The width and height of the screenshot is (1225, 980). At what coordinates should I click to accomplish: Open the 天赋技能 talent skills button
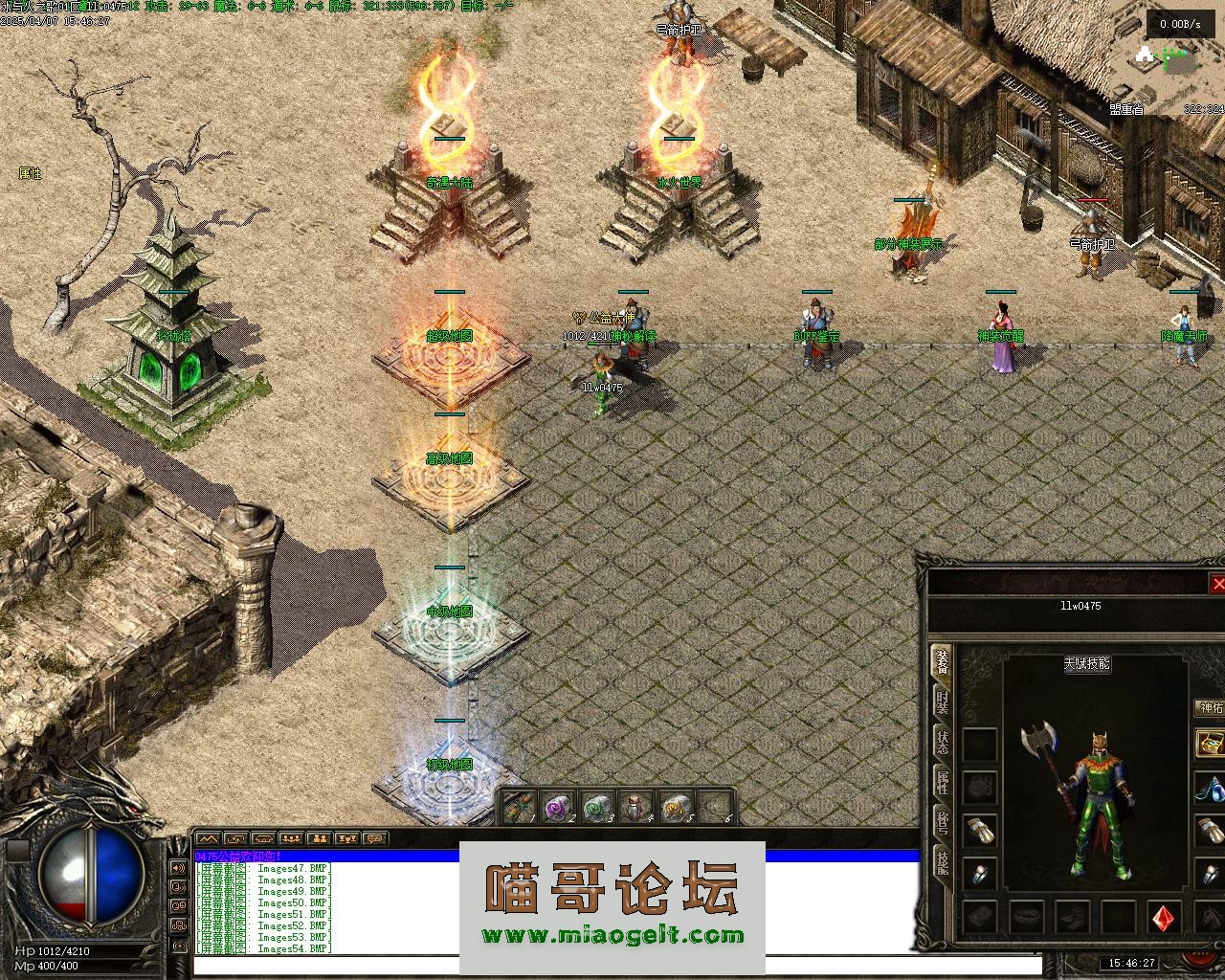pyautogui.click(x=1086, y=663)
